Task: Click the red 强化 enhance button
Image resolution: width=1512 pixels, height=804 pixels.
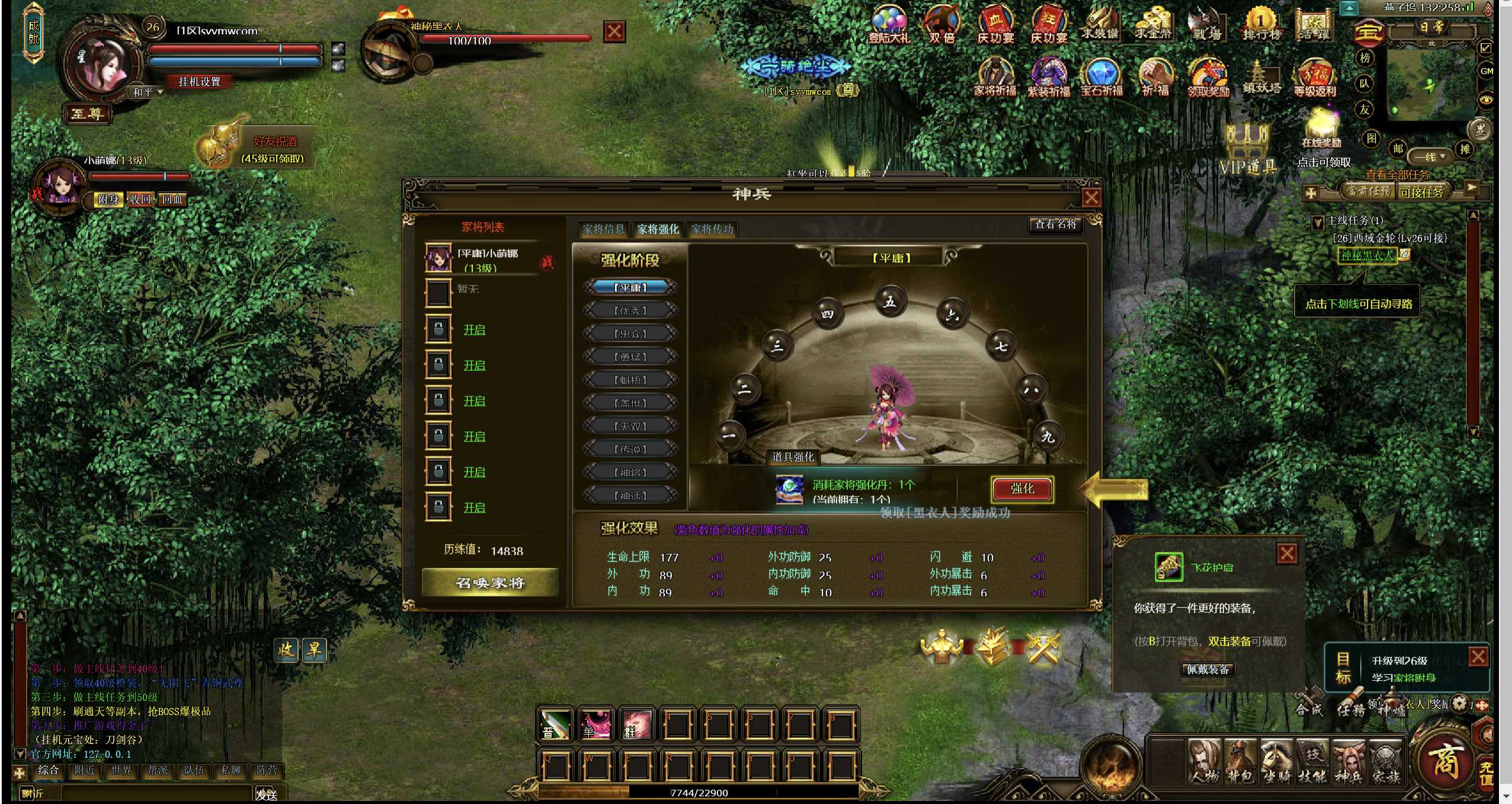Action: [x=1022, y=489]
